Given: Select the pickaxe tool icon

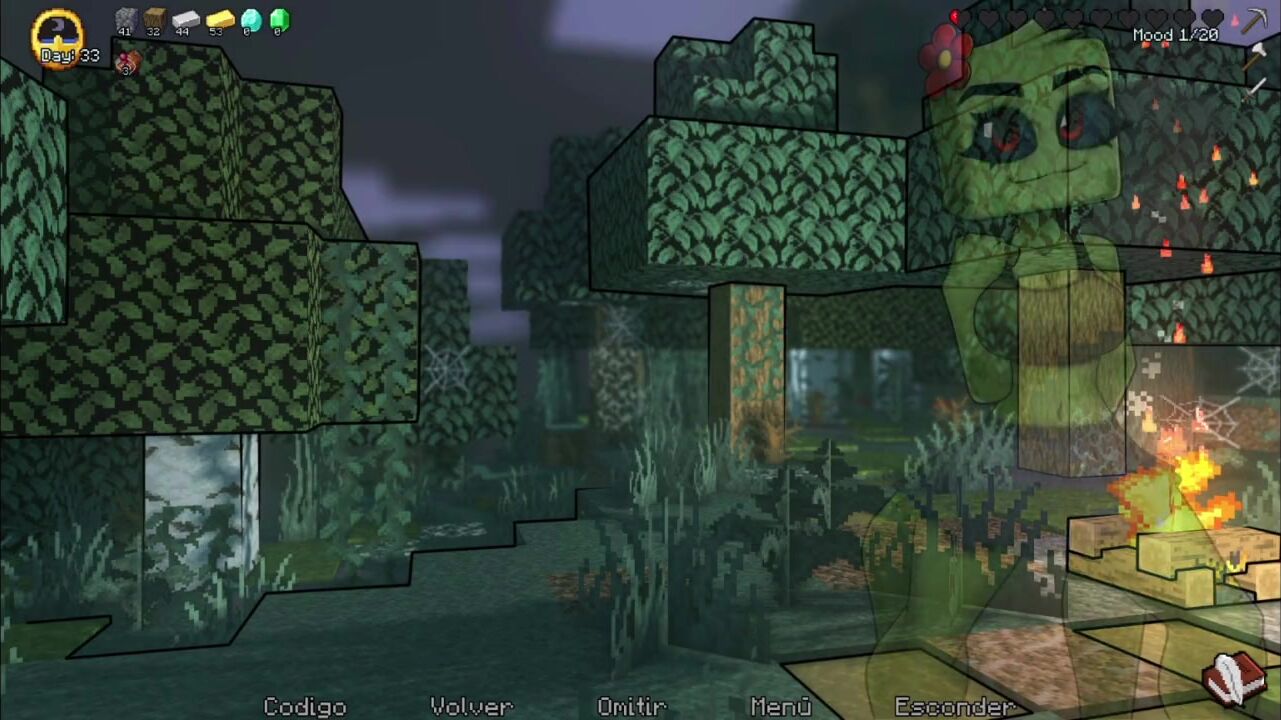Looking at the screenshot, I should click(x=1254, y=22).
